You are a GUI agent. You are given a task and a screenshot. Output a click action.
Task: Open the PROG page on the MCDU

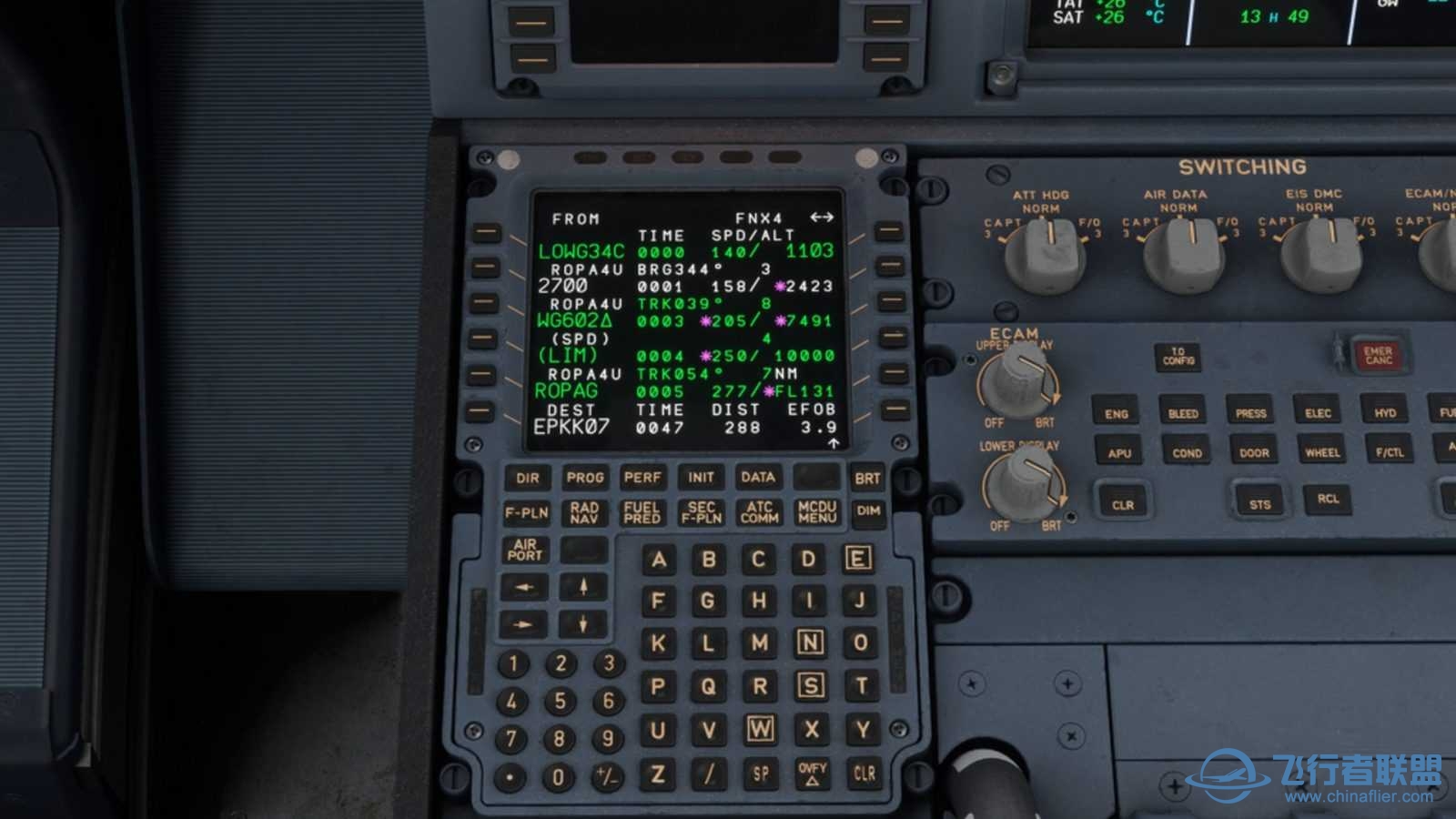click(585, 478)
